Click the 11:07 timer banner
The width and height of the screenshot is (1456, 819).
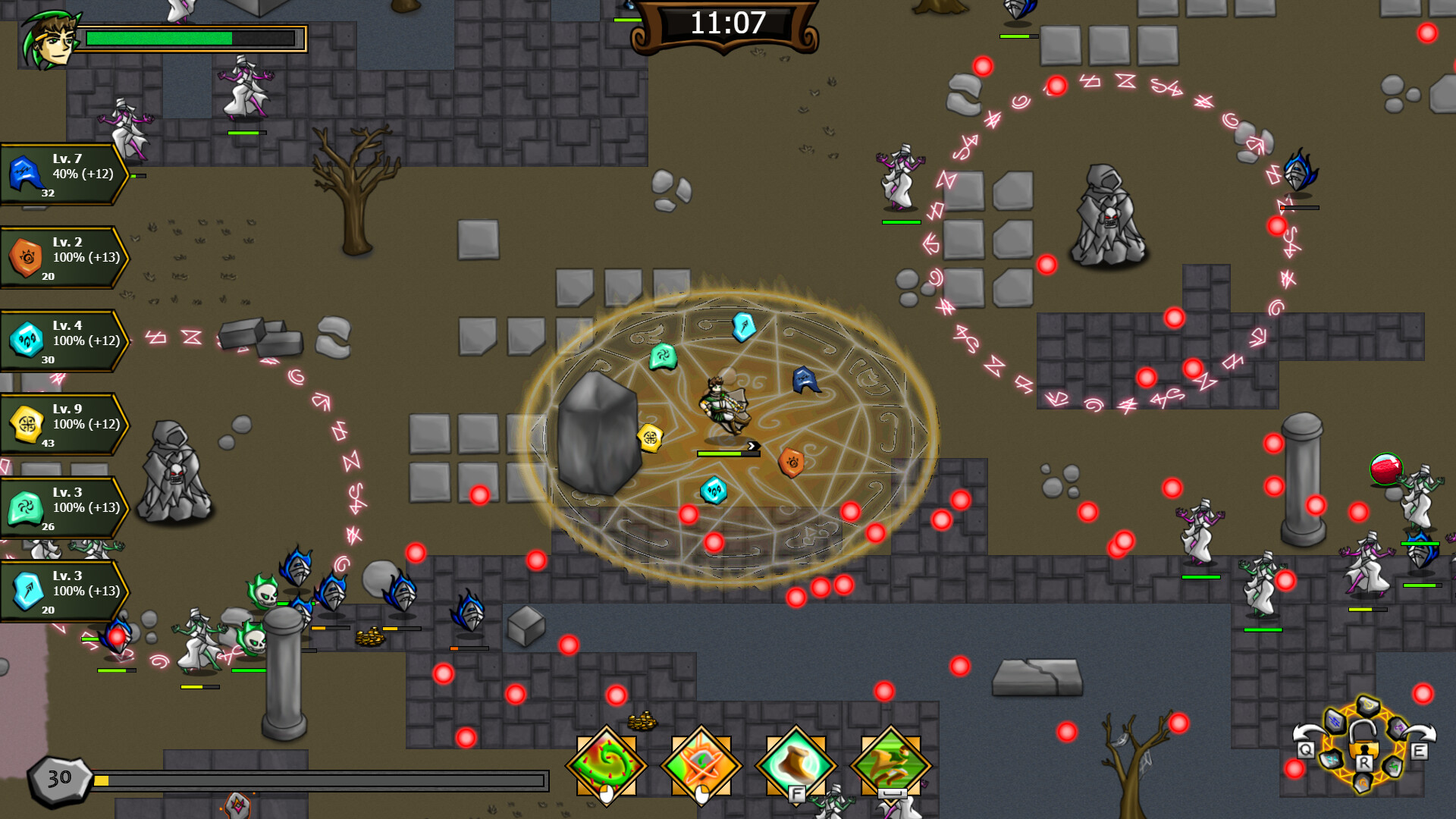[726, 23]
